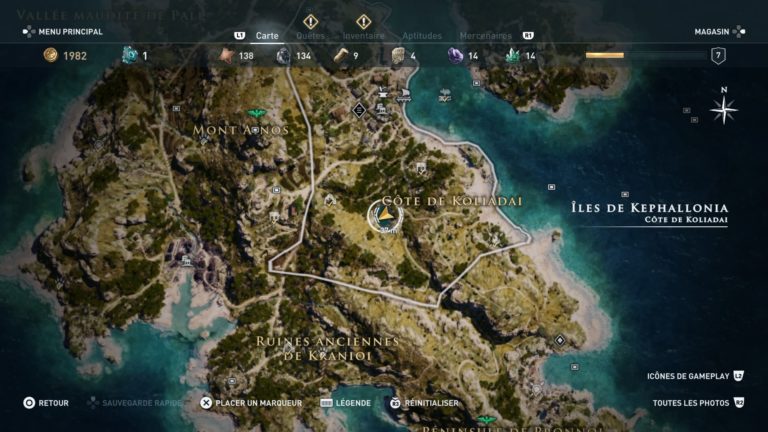The image size is (768, 432).
Task: Open the Quêtes tab
Action: (310, 35)
